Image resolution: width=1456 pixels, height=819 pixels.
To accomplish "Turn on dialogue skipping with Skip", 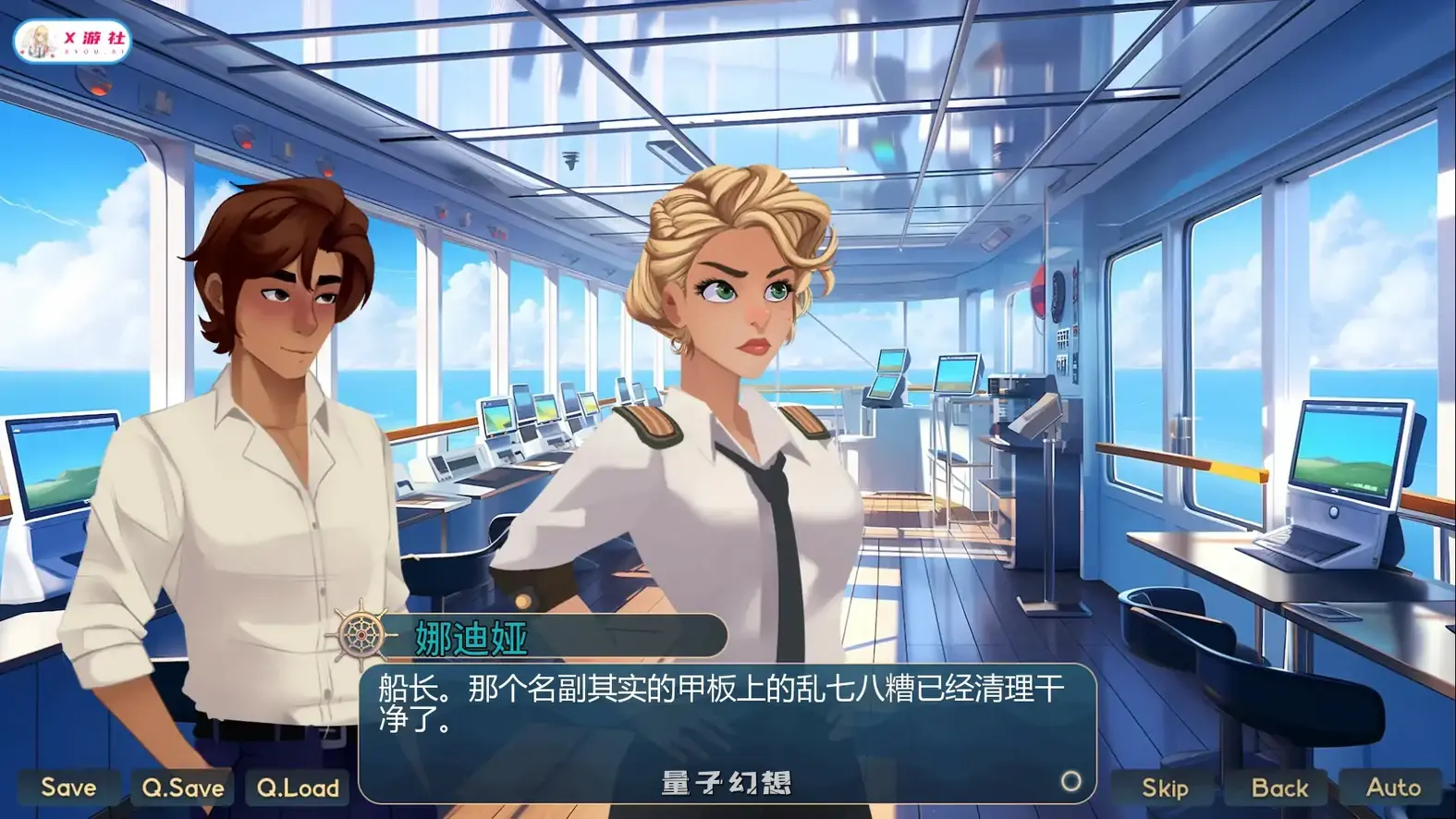I will click(x=1164, y=788).
